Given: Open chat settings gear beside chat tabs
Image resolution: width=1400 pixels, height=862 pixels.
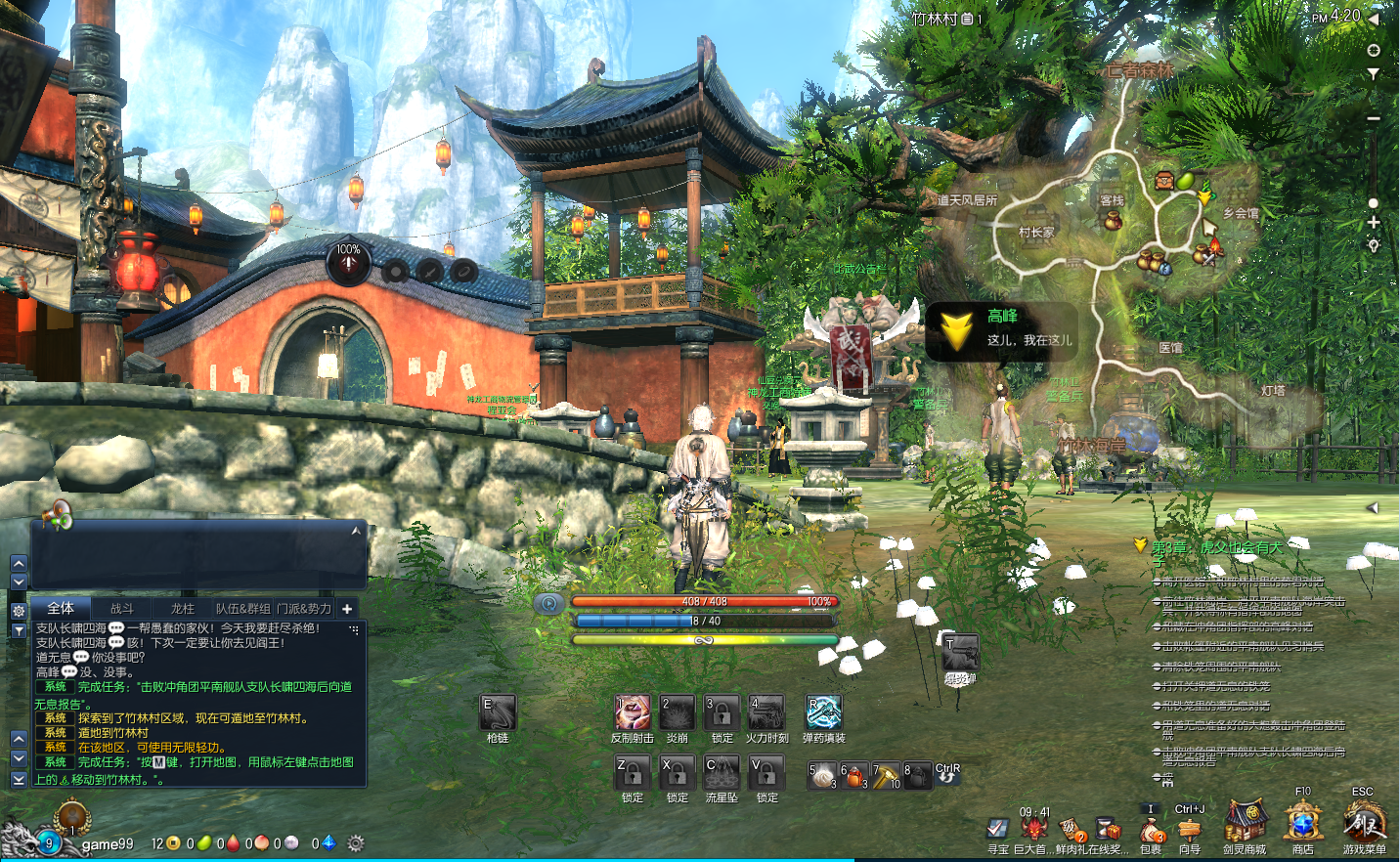Looking at the screenshot, I should click(19, 610).
